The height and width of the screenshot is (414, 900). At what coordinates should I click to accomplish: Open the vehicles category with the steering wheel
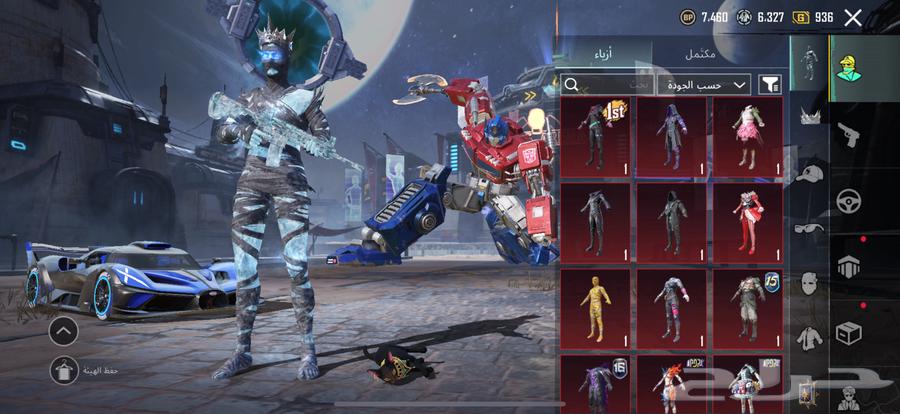(850, 200)
